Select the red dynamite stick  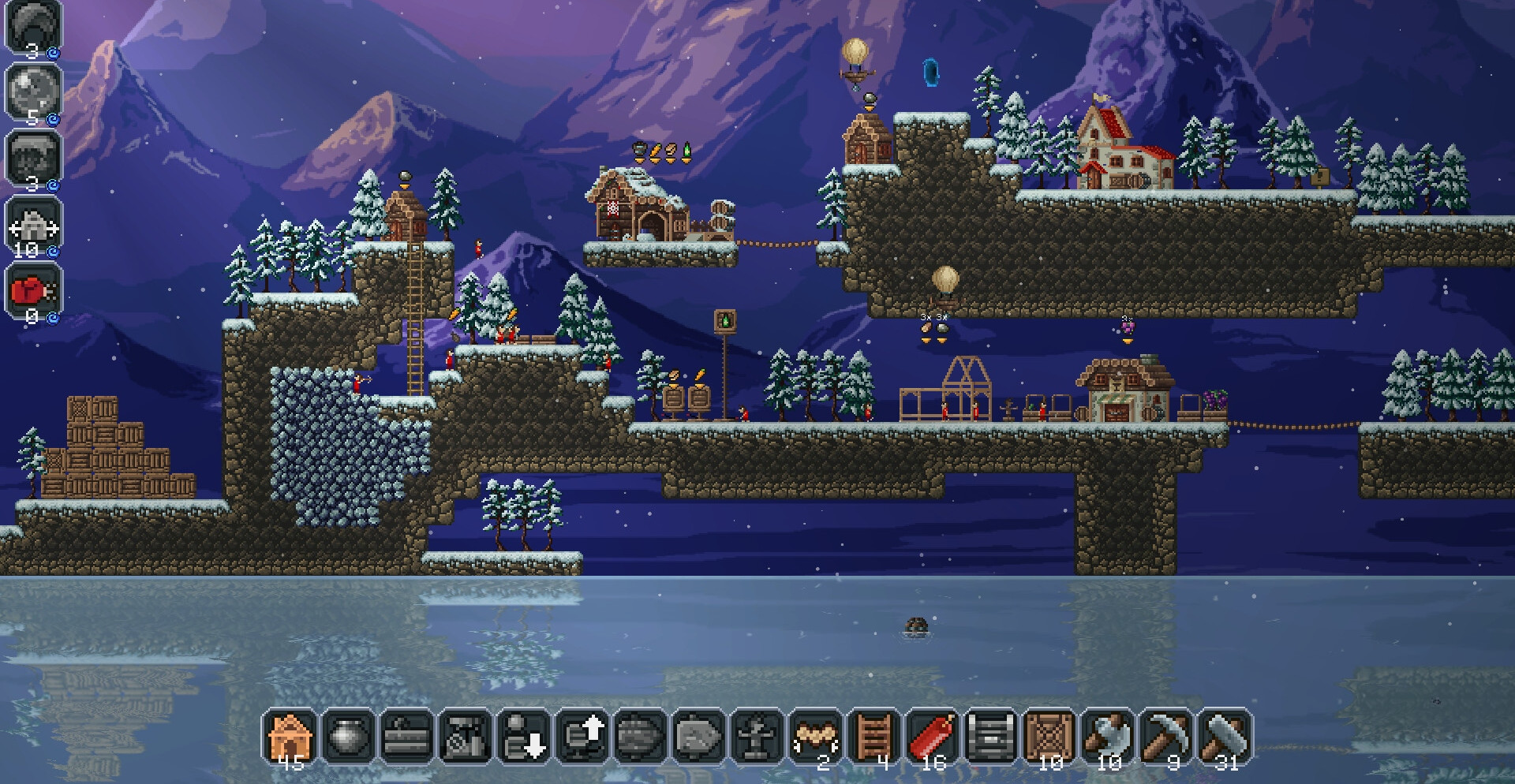pyautogui.click(x=932, y=737)
